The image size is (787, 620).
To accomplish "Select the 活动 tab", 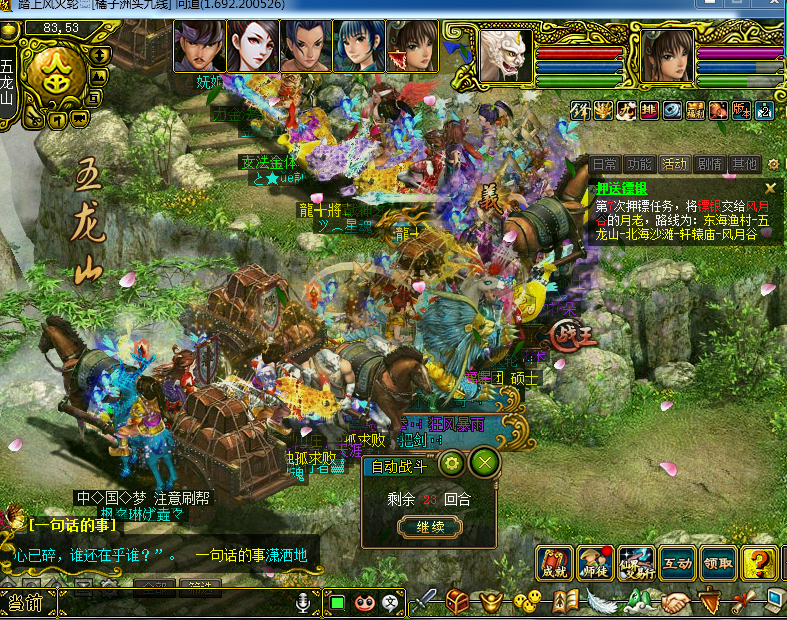I will click(674, 164).
